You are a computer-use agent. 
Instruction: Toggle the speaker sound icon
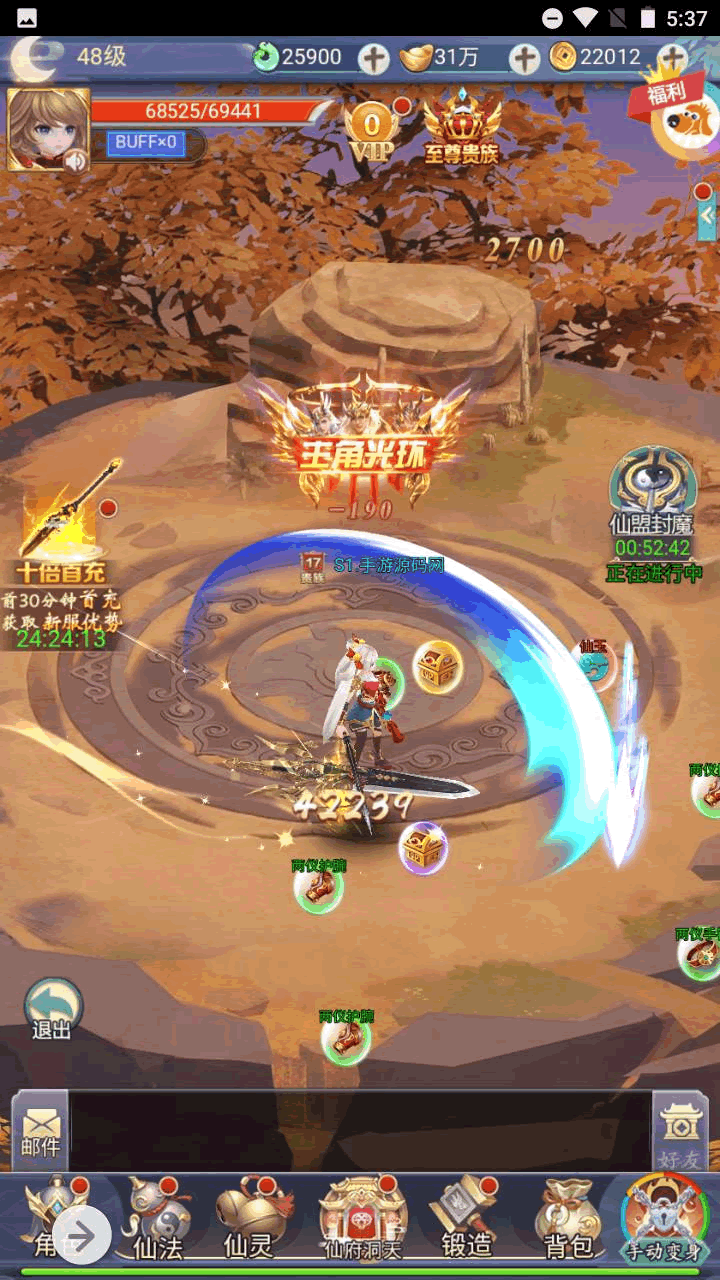pos(76,159)
